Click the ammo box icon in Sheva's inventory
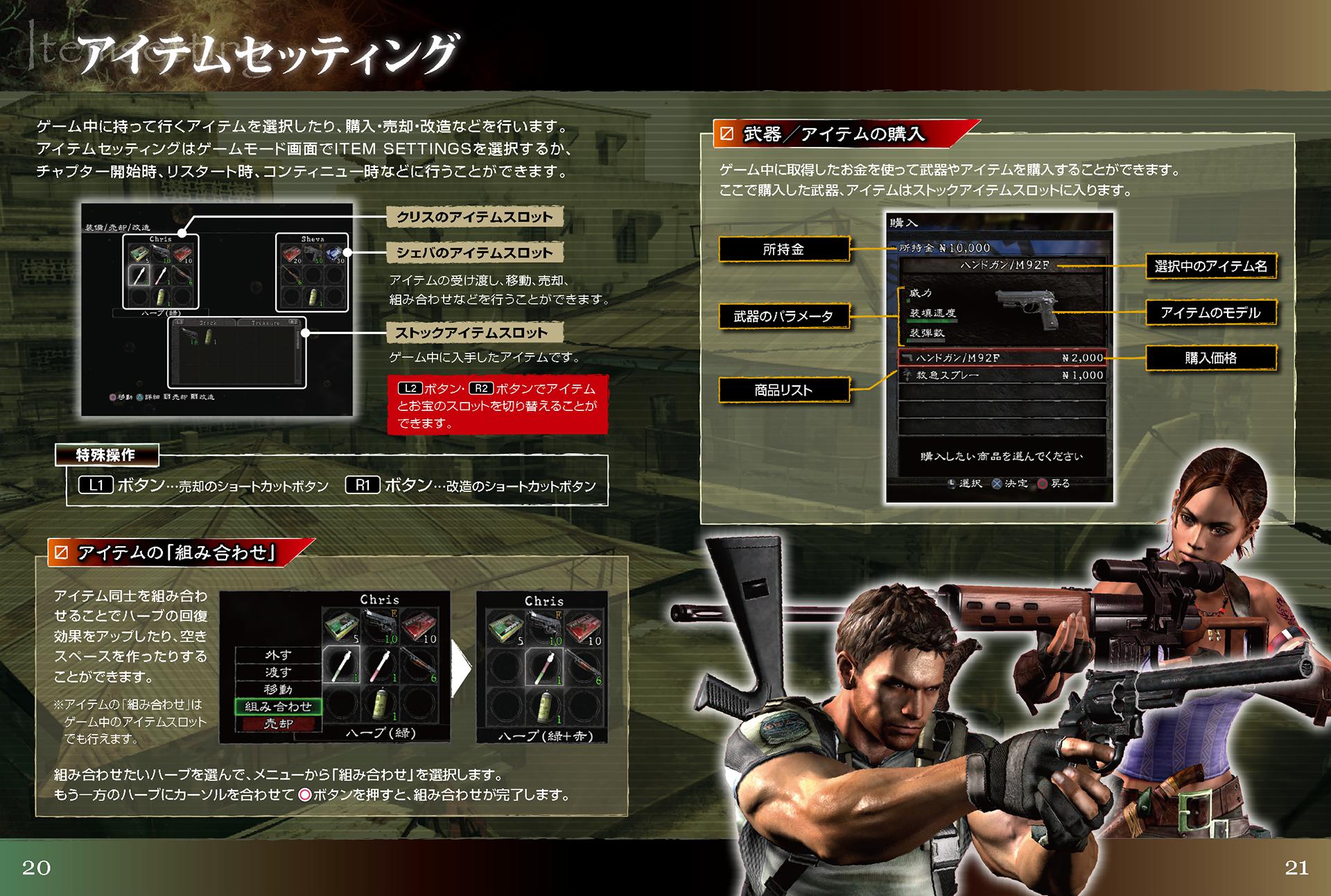Viewport: 1331px width, 896px height. 293,254
